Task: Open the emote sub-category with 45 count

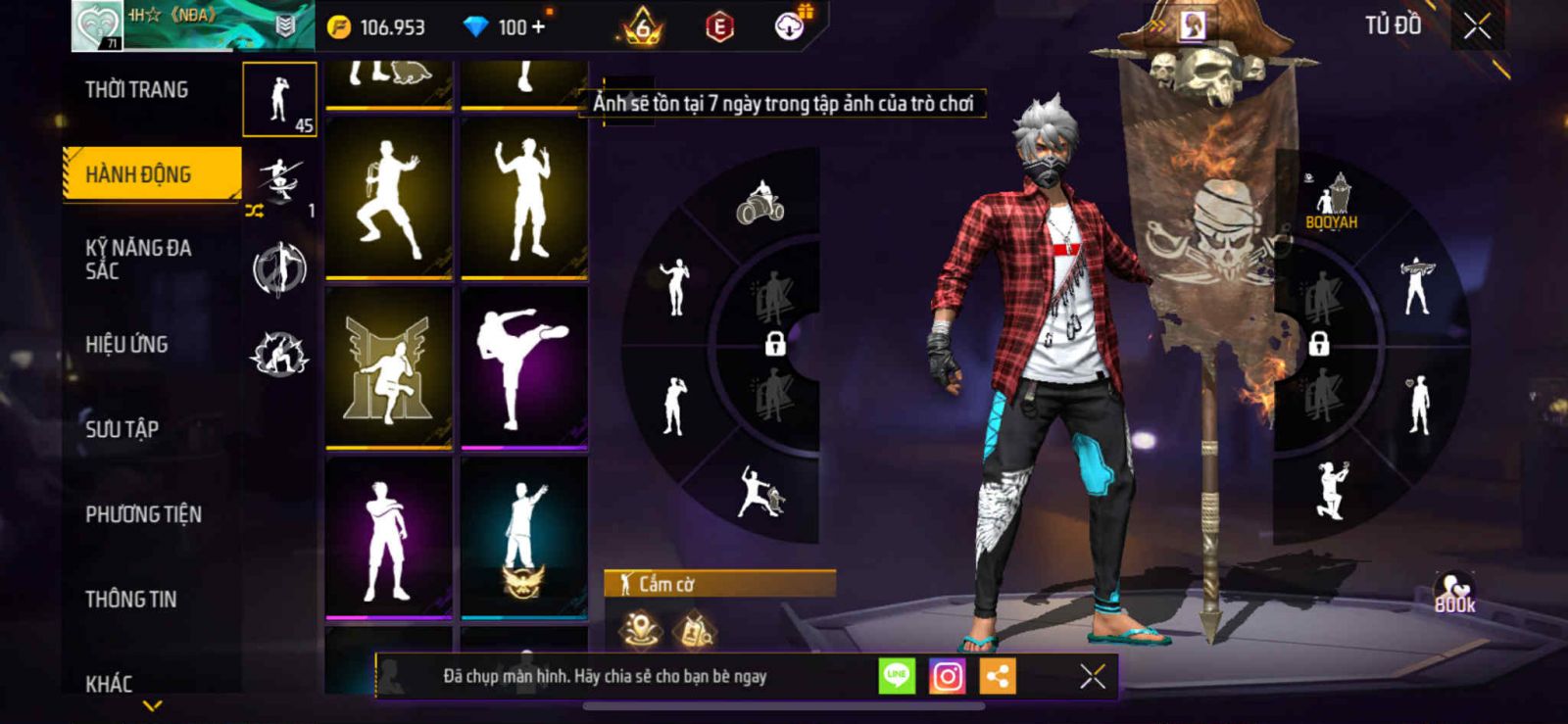Action: (x=280, y=99)
